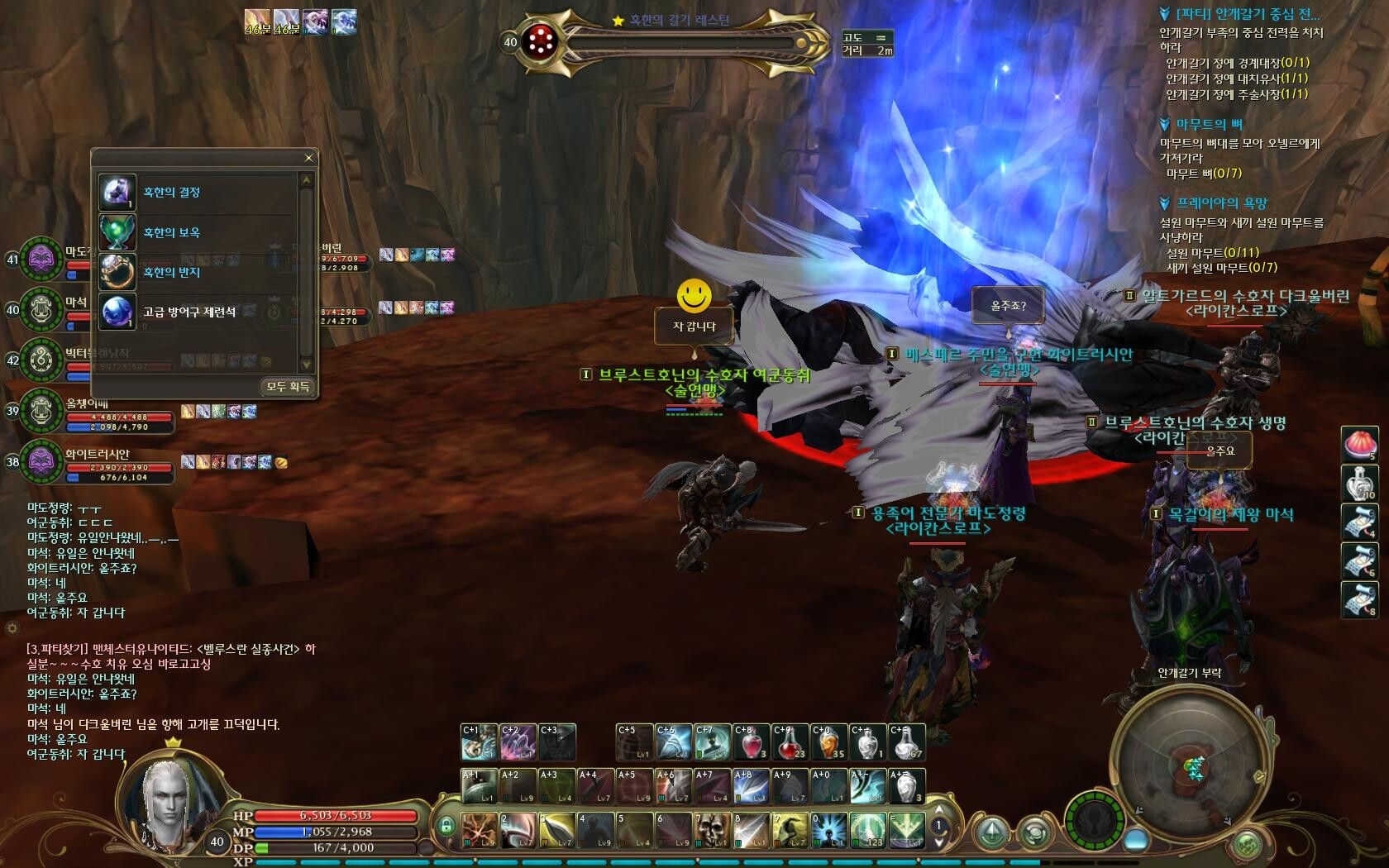Click the round up-arrow menu button
Viewport: 1389px width, 868px height.
click(992, 832)
